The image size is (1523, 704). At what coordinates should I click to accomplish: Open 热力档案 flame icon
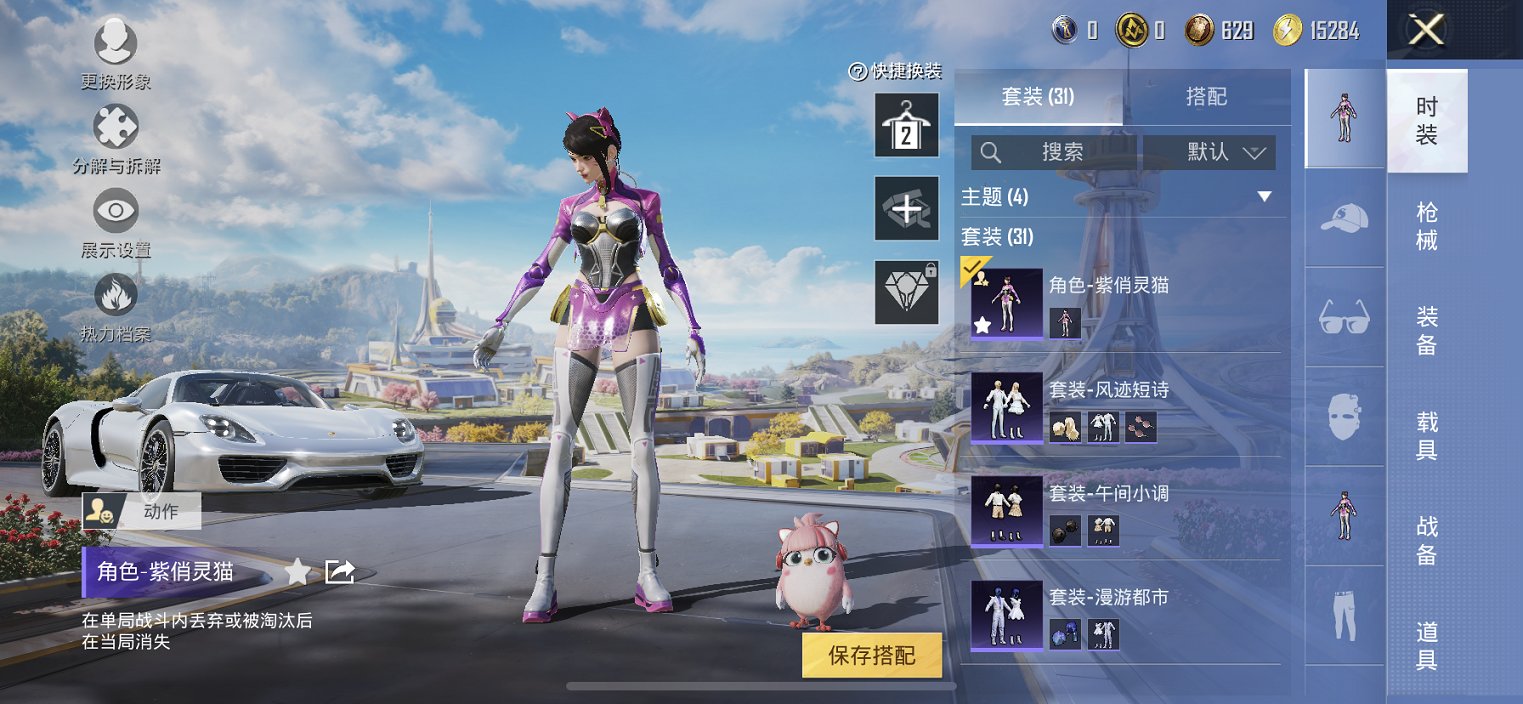point(116,296)
